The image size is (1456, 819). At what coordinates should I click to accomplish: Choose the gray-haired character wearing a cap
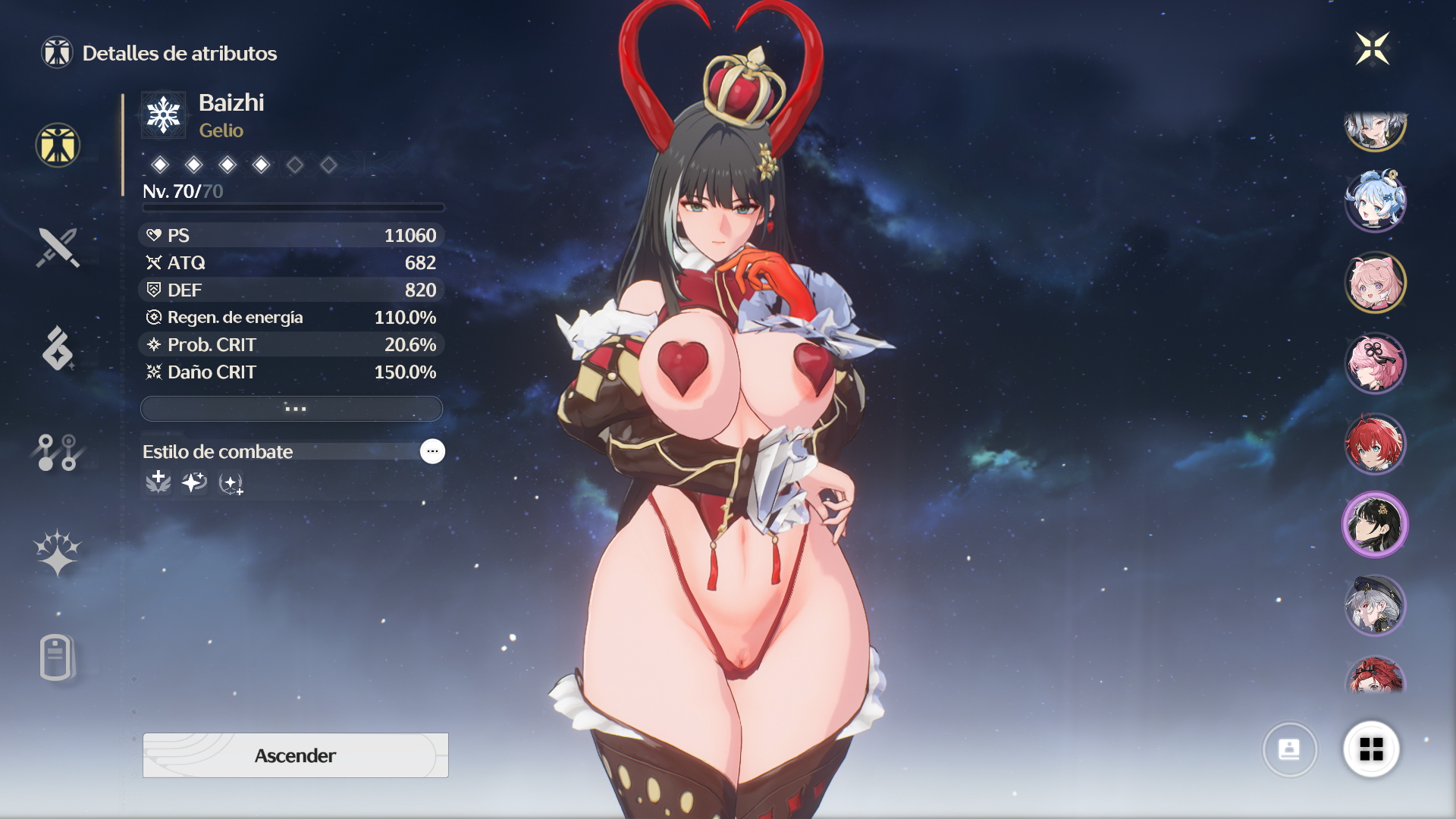tap(1375, 605)
